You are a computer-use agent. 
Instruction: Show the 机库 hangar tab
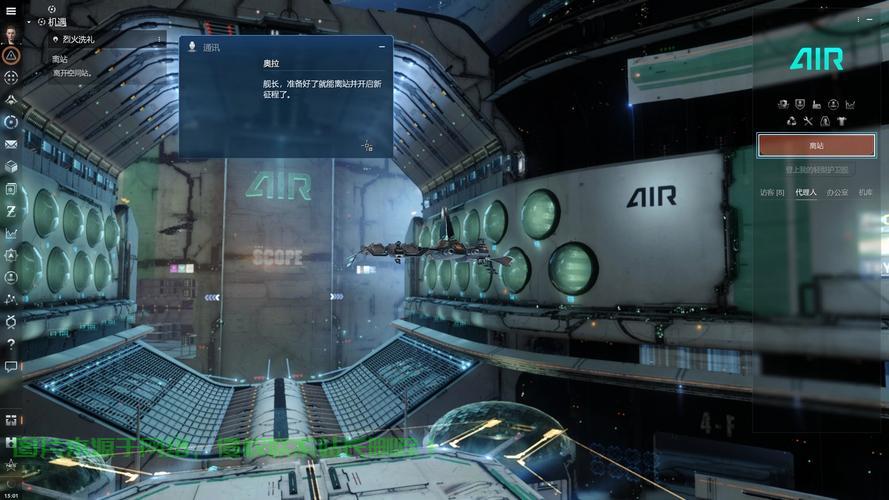click(x=865, y=192)
